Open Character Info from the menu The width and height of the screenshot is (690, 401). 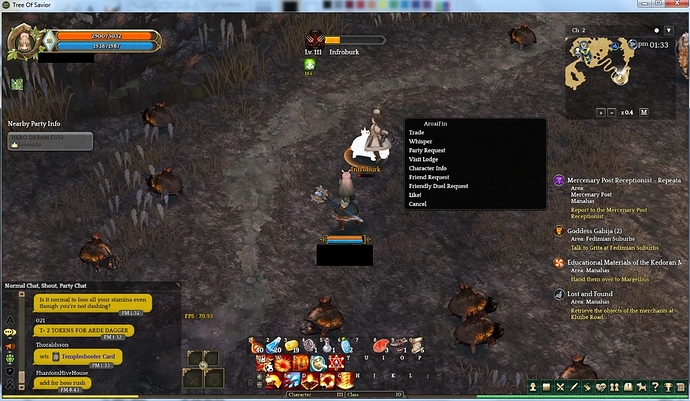tap(428, 169)
